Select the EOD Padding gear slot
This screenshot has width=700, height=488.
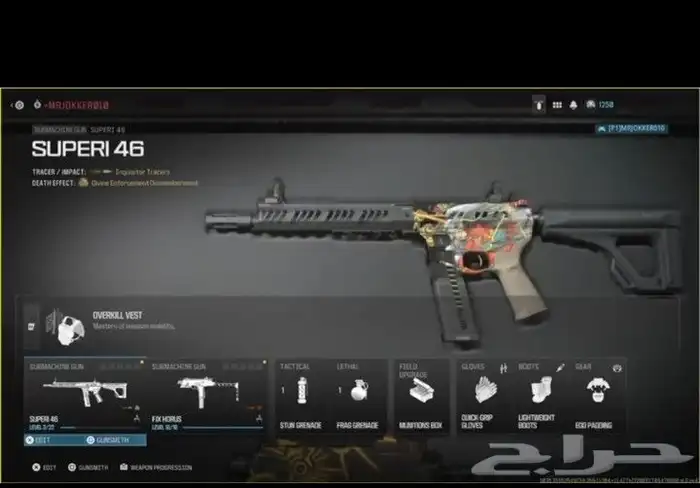(597, 394)
